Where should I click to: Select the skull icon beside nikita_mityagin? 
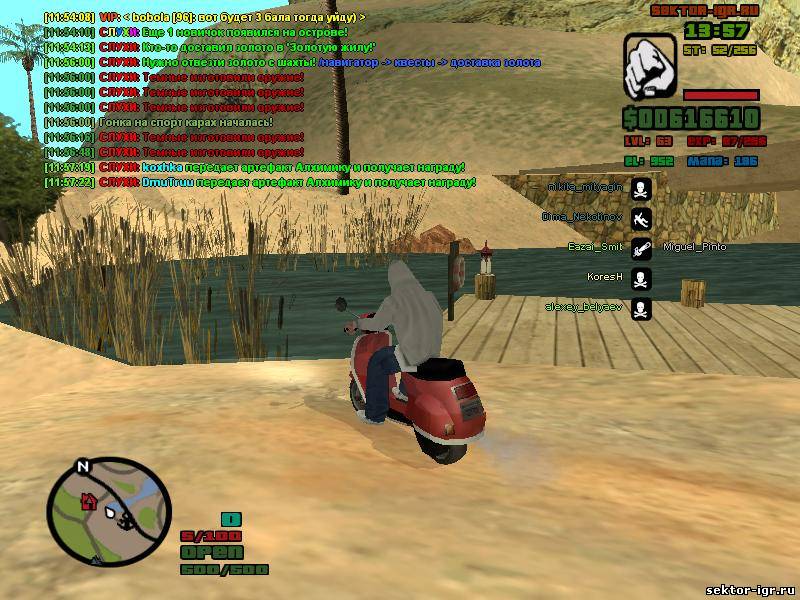pos(641,189)
